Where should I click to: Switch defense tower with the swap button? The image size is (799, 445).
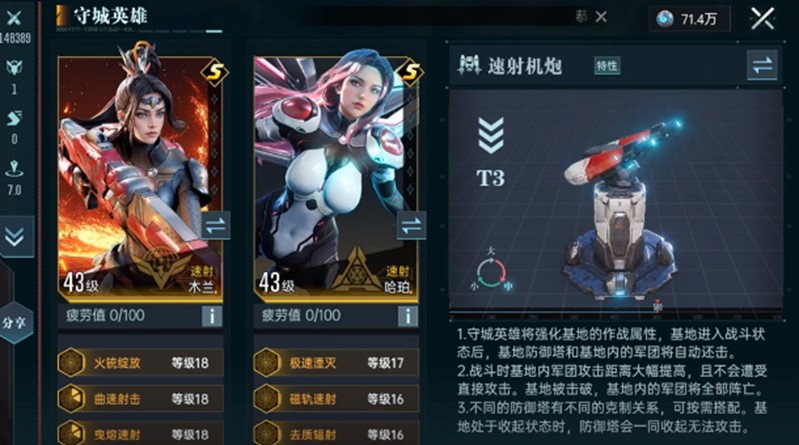click(x=761, y=66)
